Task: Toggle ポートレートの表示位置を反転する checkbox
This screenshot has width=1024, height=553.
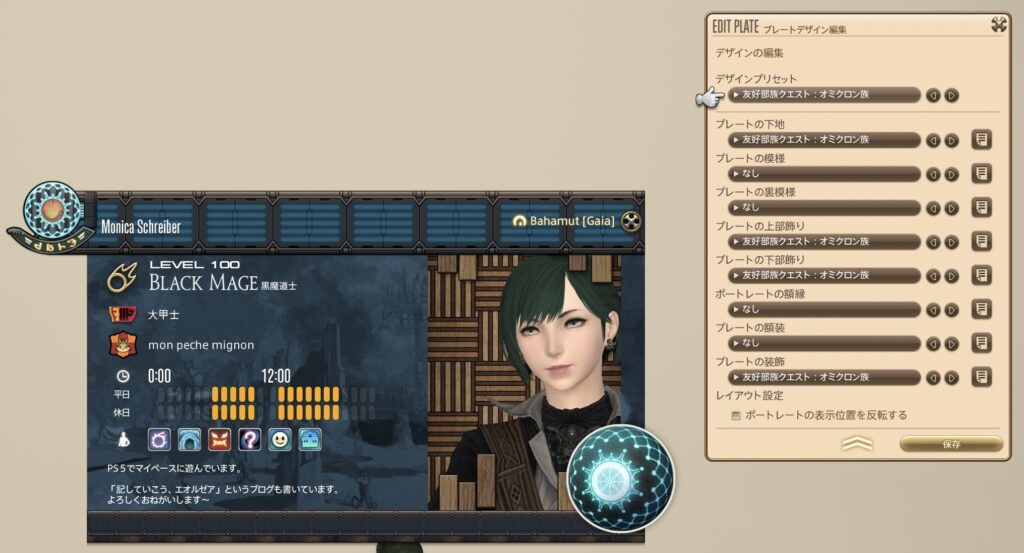Action: point(737,414)
